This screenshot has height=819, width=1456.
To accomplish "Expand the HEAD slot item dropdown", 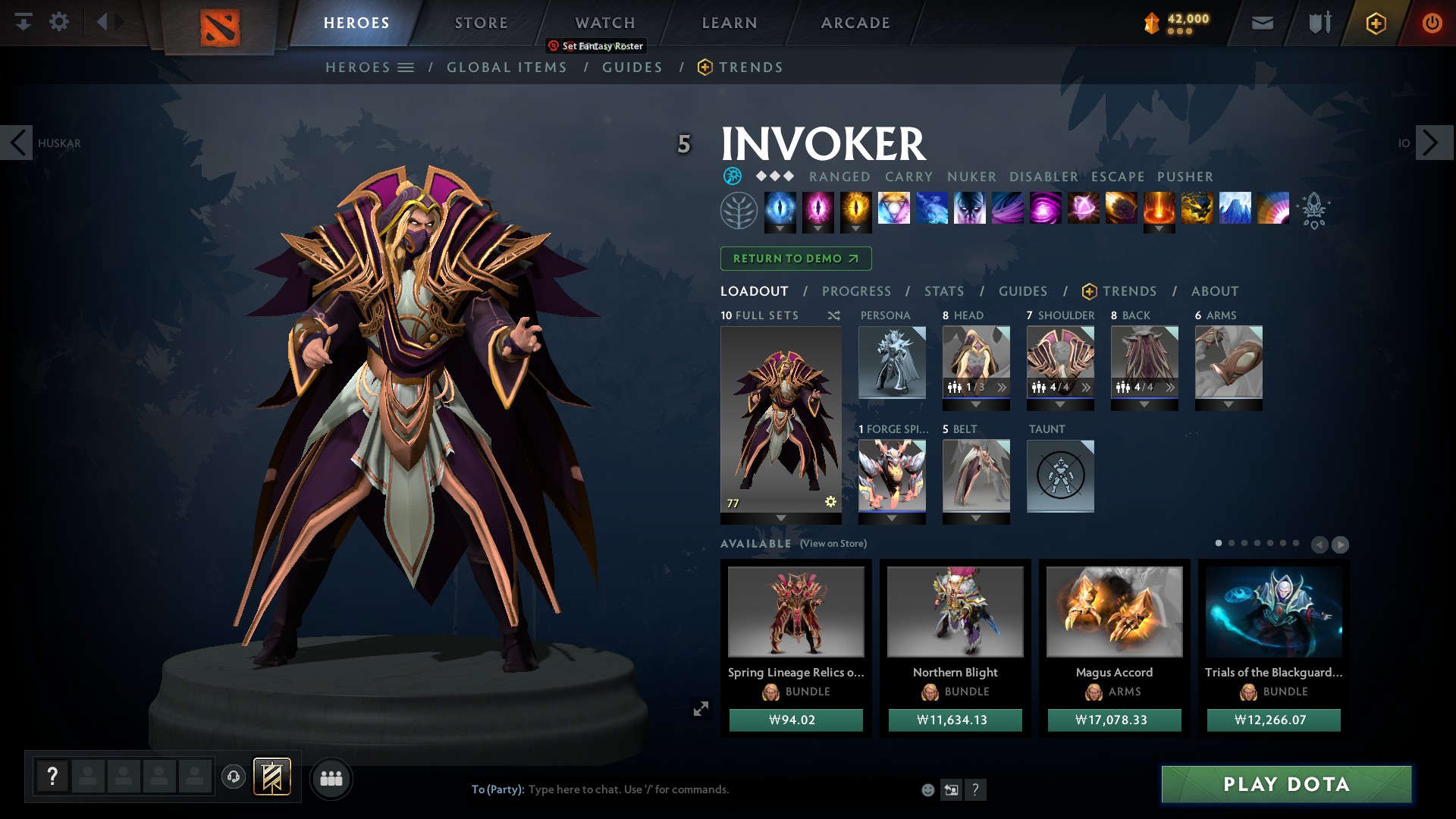I will [x=977, y=404].
